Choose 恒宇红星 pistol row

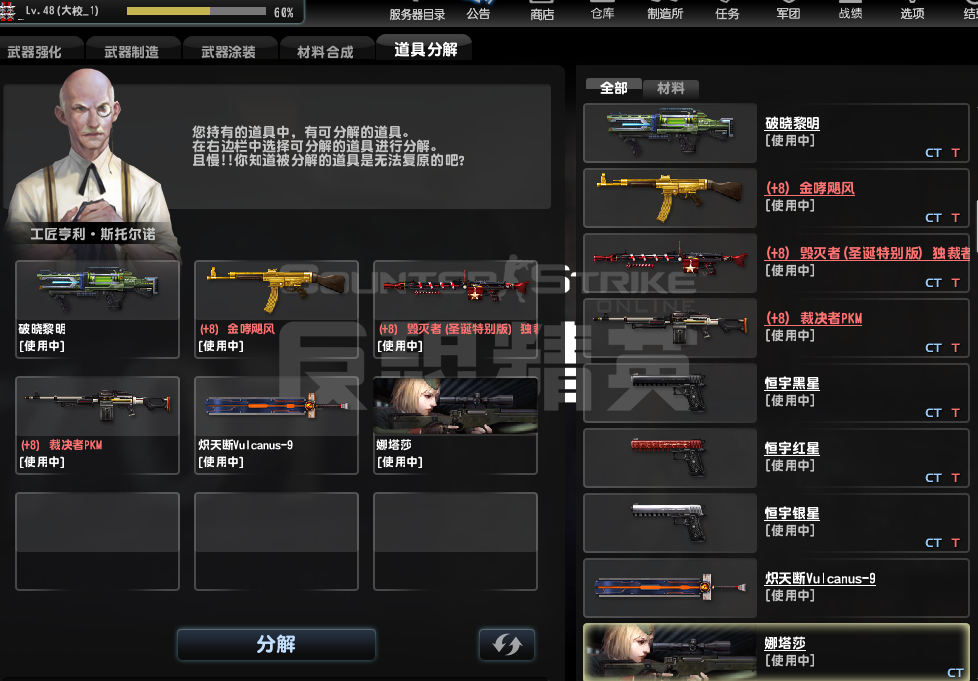click(776, 456)
